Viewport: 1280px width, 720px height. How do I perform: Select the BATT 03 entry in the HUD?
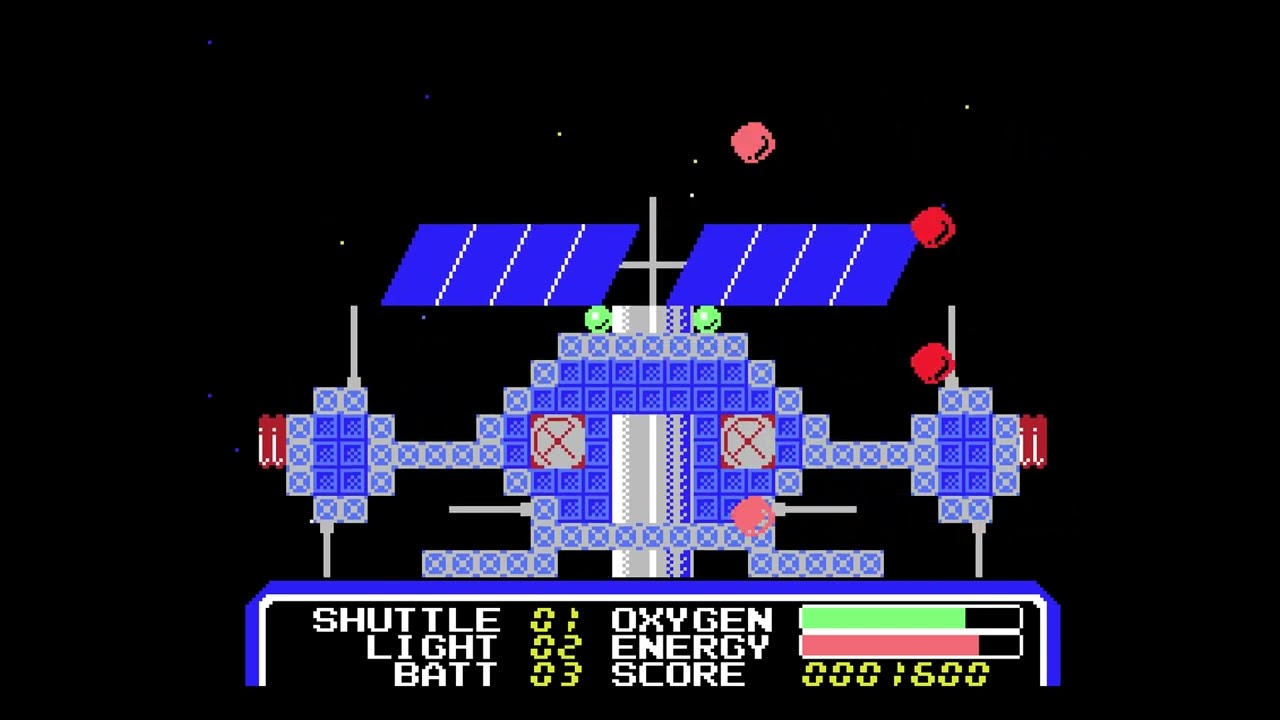[x=447, y=673]
